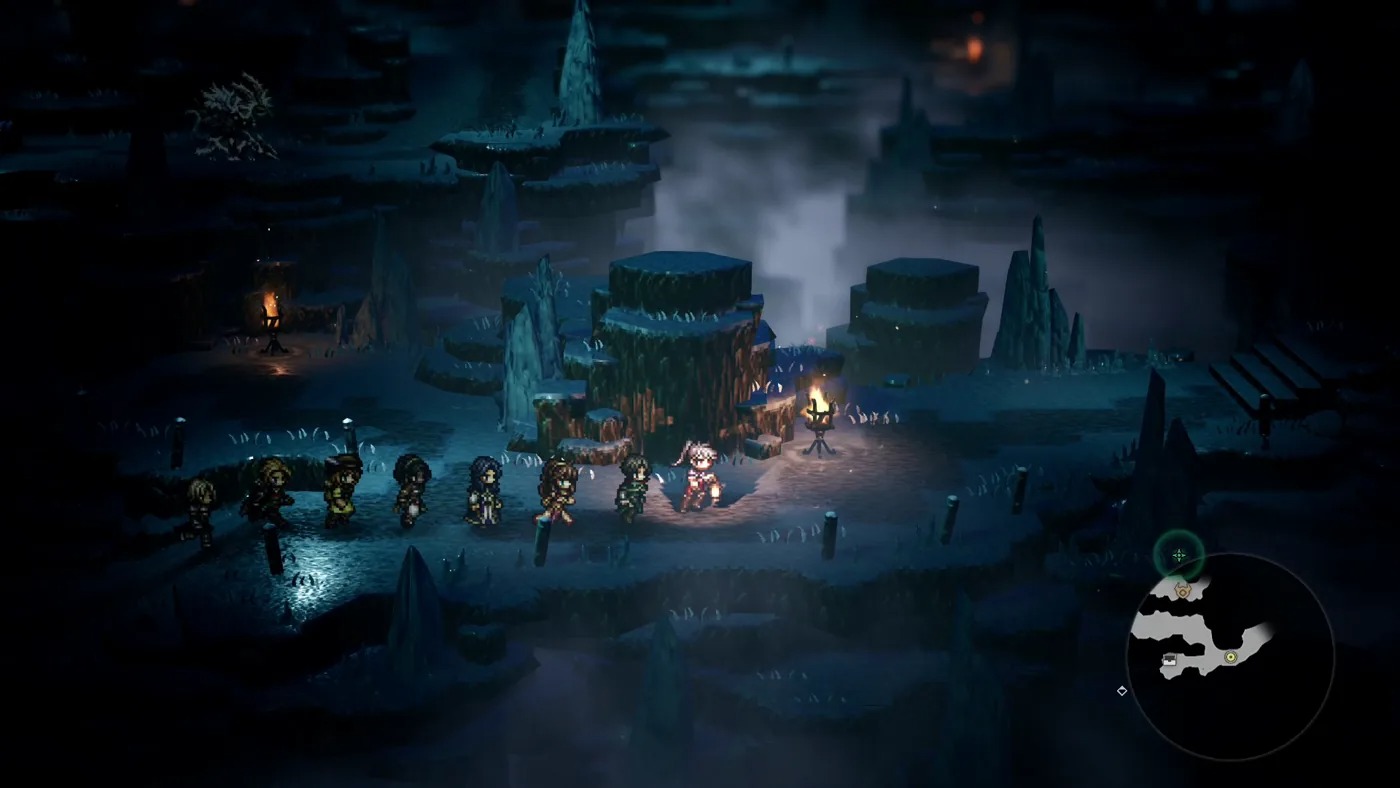This screenshot has height=788, width=1400.
Task: Select the treasure chest marker on minimap
Action: [x=1169, y=660]
